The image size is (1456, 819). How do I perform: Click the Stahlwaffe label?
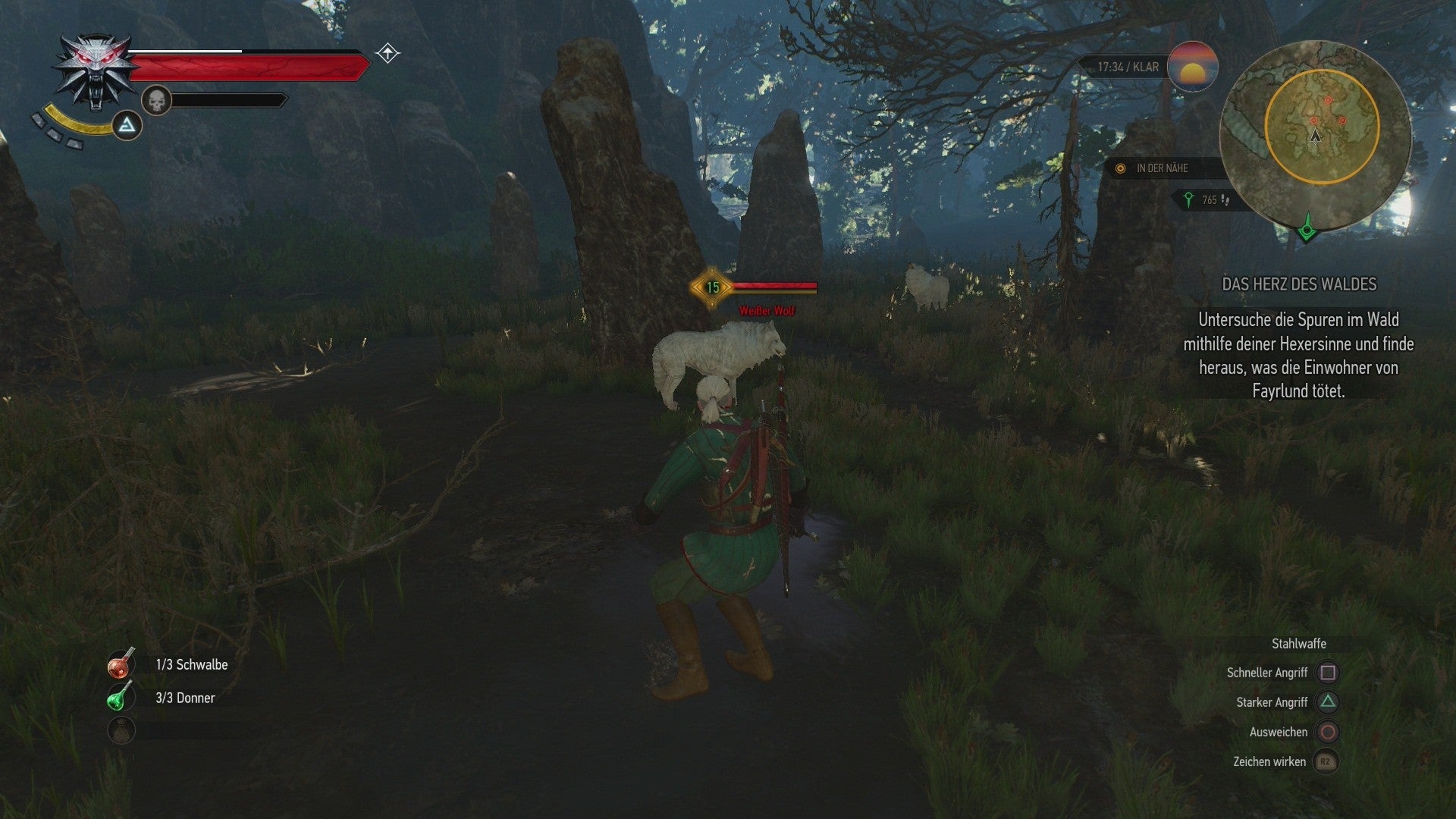[x=1299, y=643]
